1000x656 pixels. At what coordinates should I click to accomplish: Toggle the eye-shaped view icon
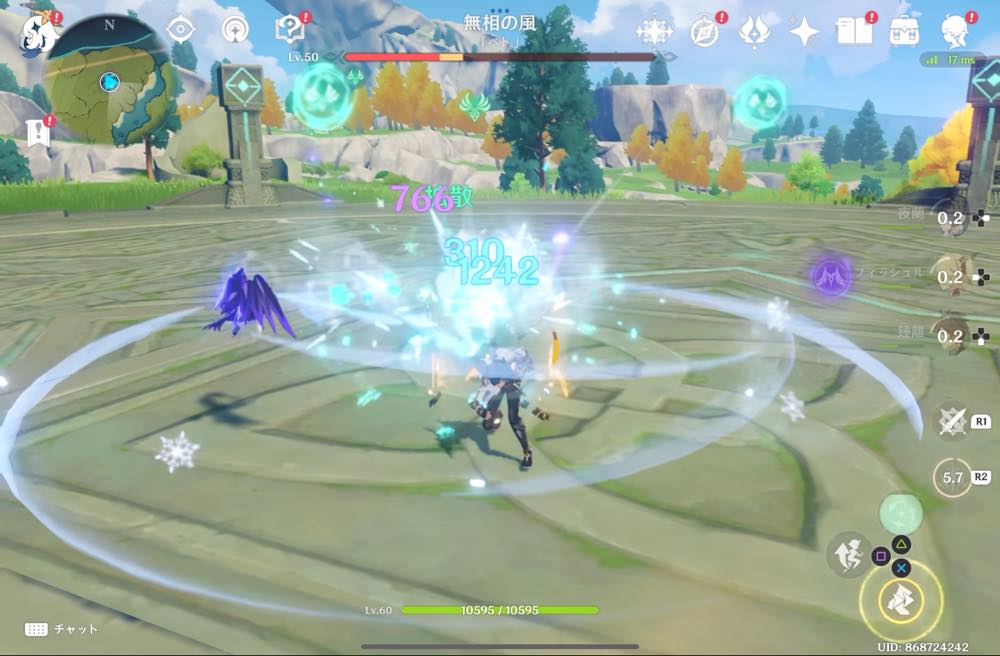tap(180, 30)
